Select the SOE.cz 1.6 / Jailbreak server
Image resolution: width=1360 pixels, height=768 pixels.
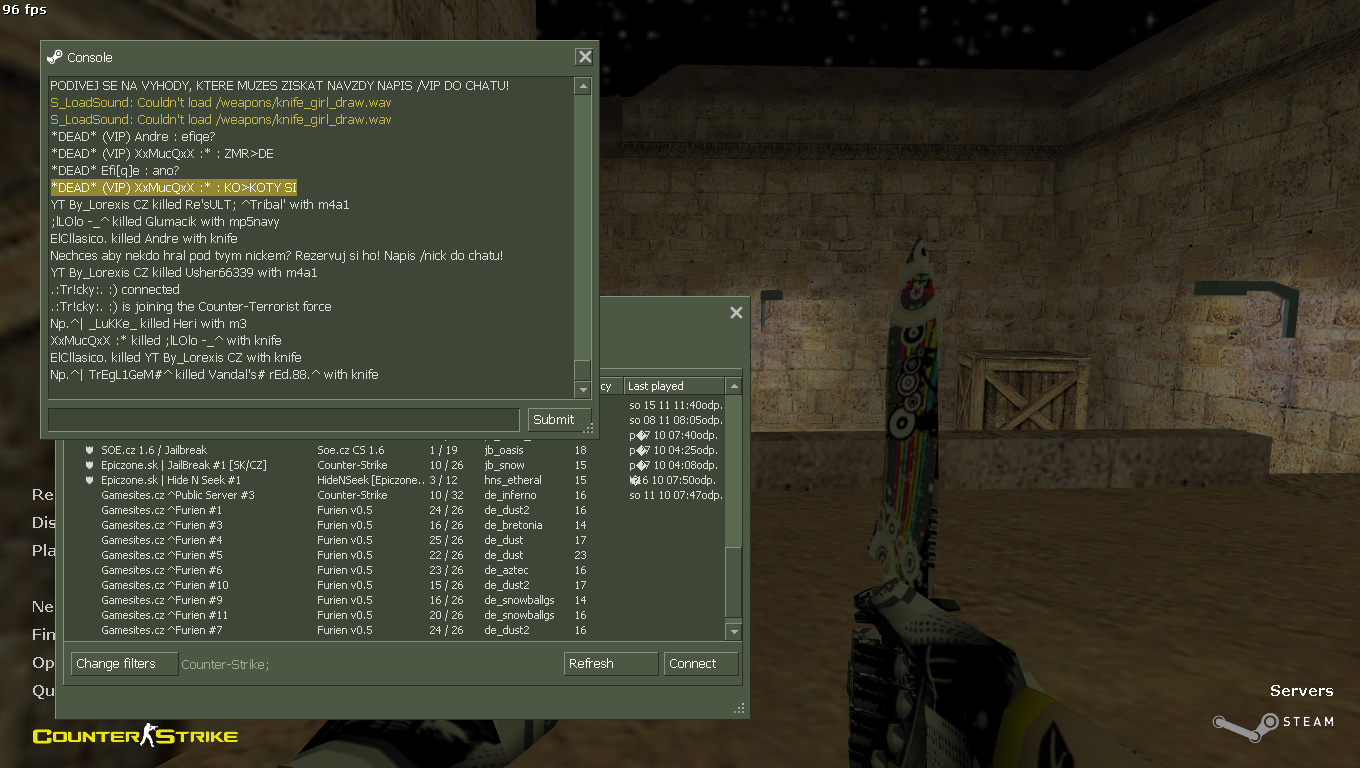154,450
